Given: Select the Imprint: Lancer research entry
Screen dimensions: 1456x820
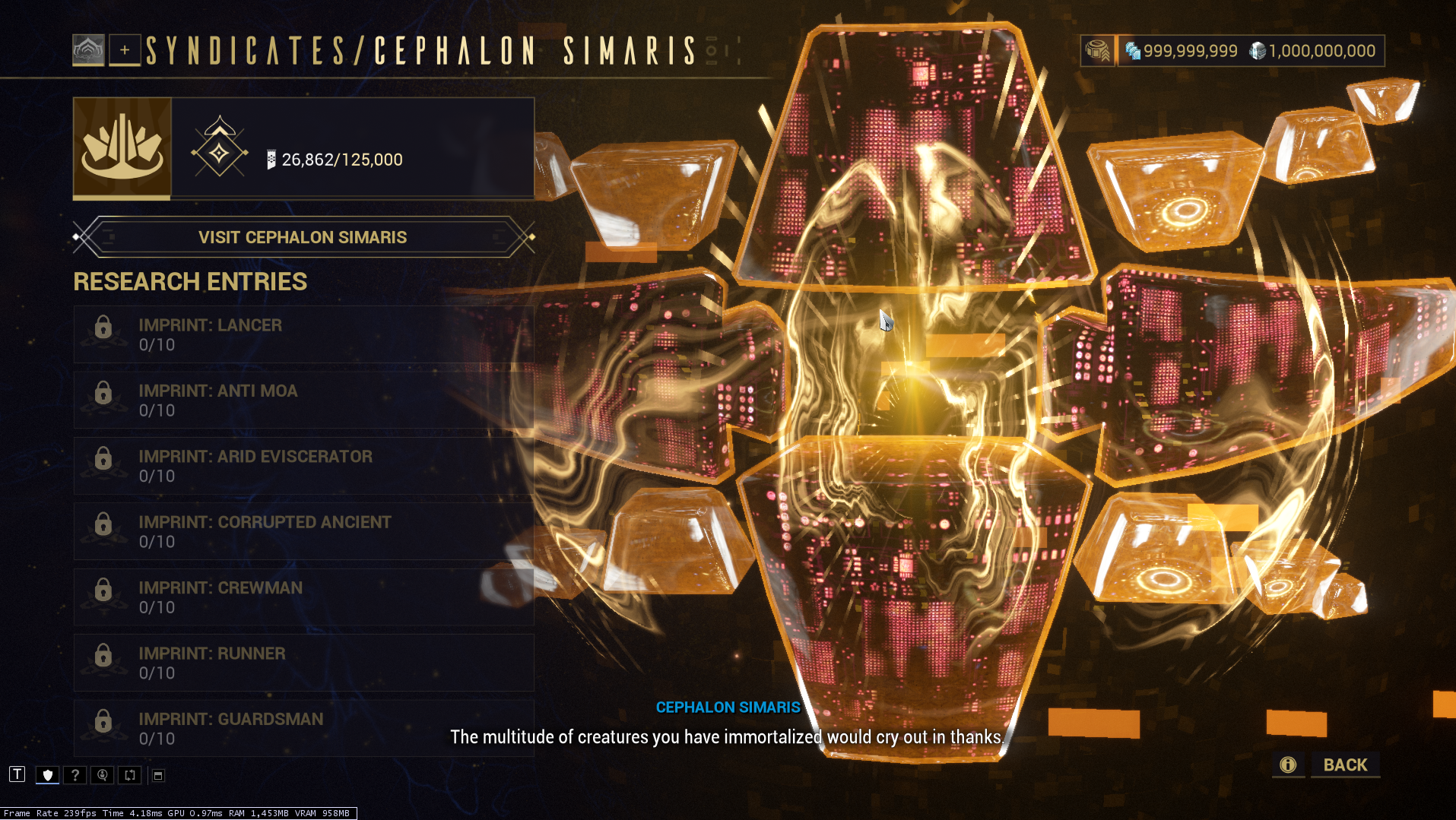Looking at the screenshot, I should pos(303,334).
